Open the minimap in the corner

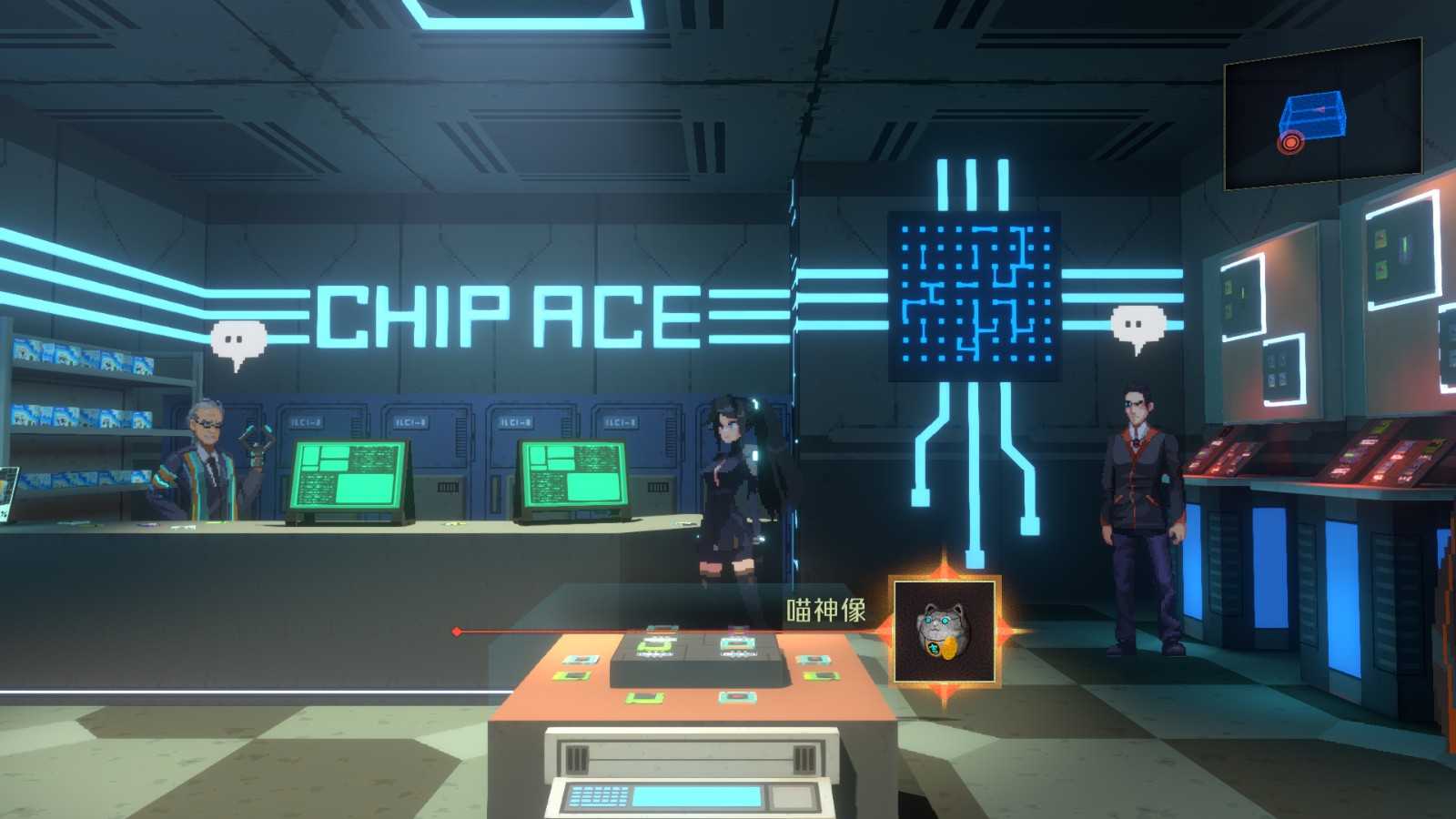pos(1322,114)
